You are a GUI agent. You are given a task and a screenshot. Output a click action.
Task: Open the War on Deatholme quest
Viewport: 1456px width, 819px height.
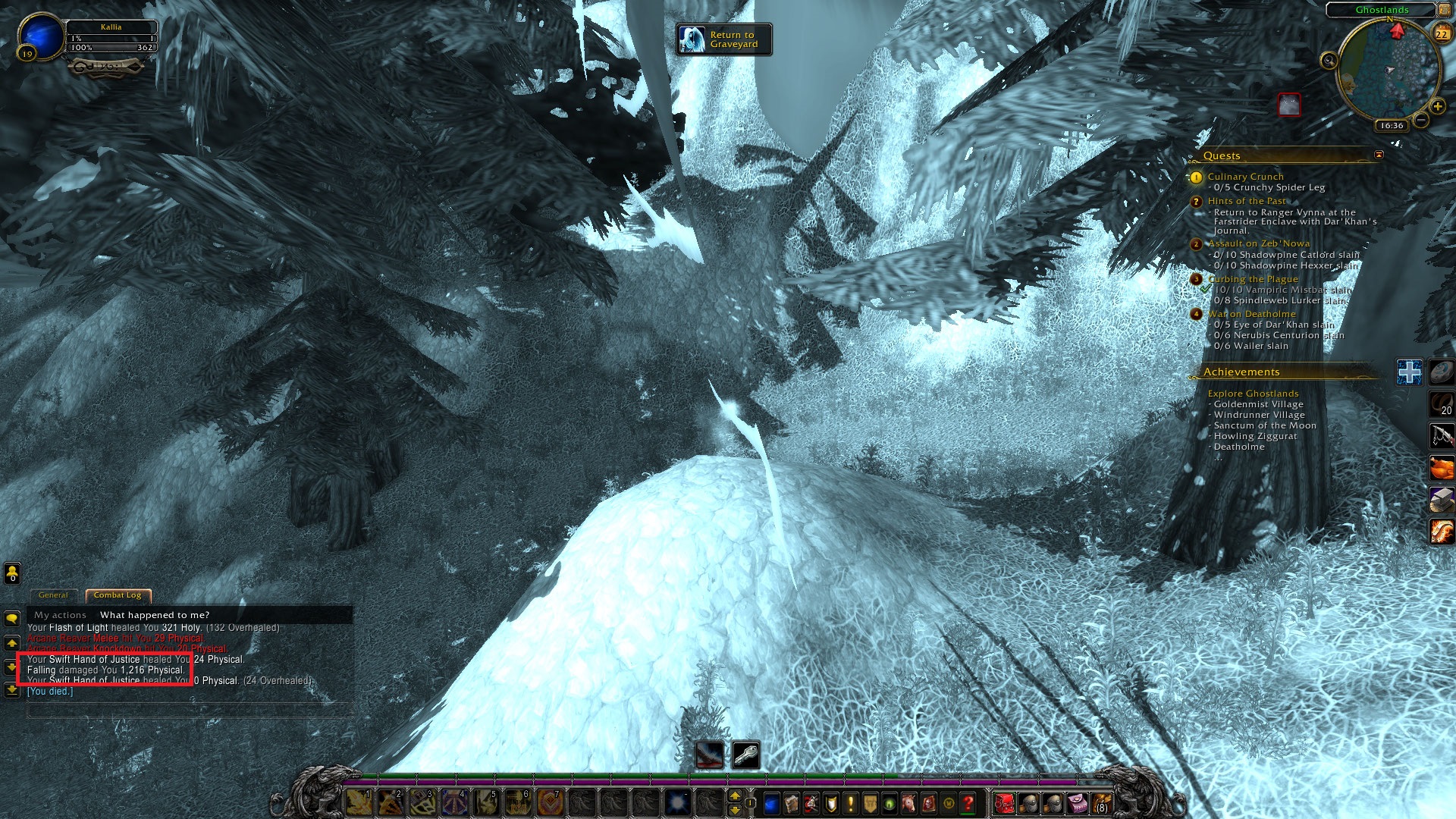click(x=1251, y=314)
